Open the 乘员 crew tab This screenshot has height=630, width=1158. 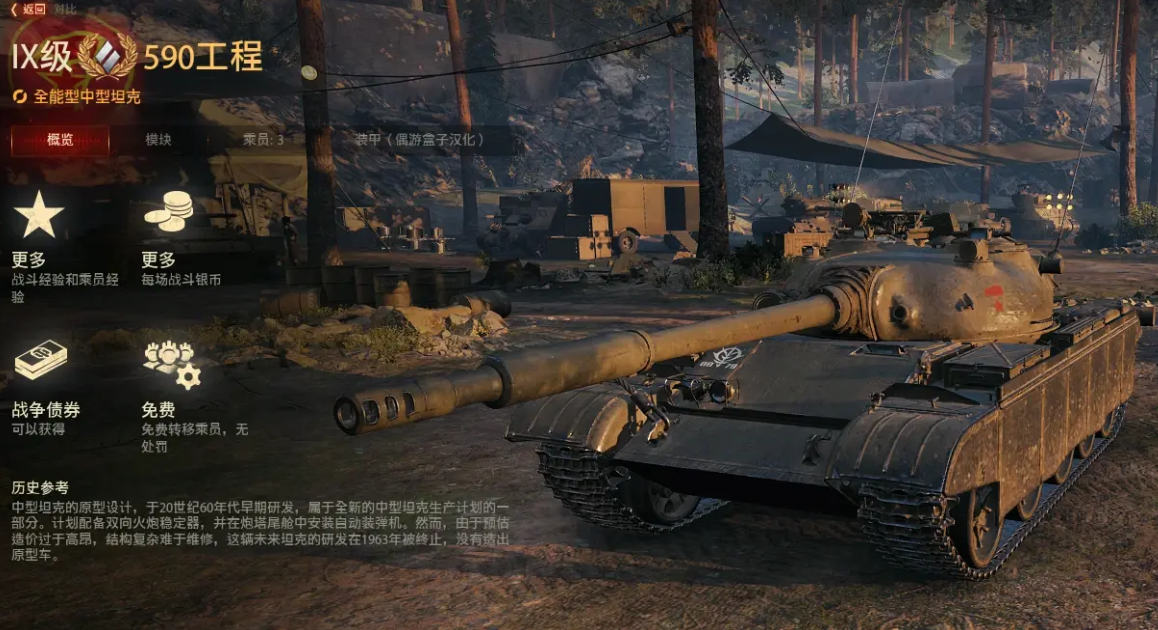pos(263,140)
